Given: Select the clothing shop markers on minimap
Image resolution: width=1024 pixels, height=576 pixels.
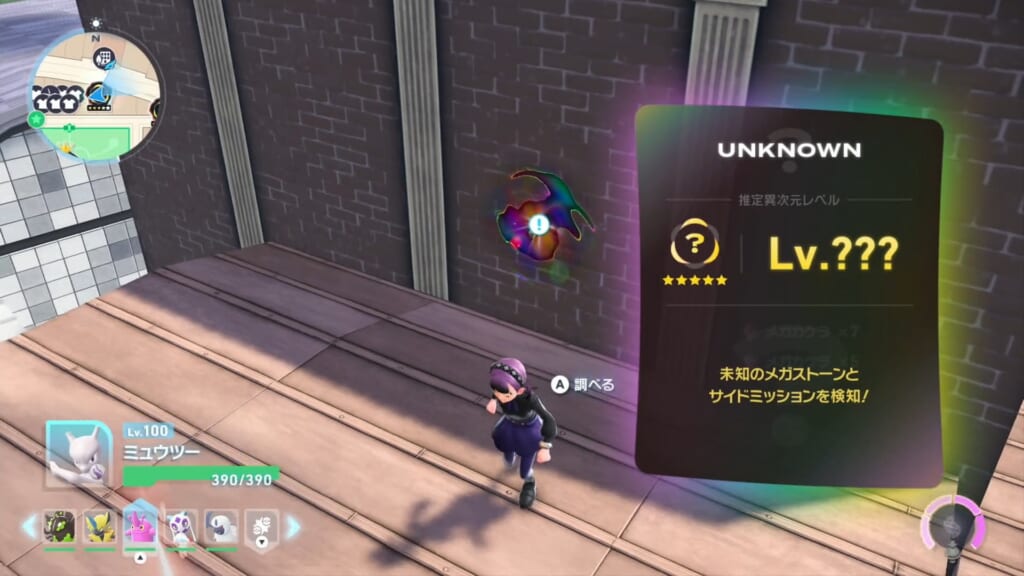Looking at the screenshot, I should (x=56, y=96).
